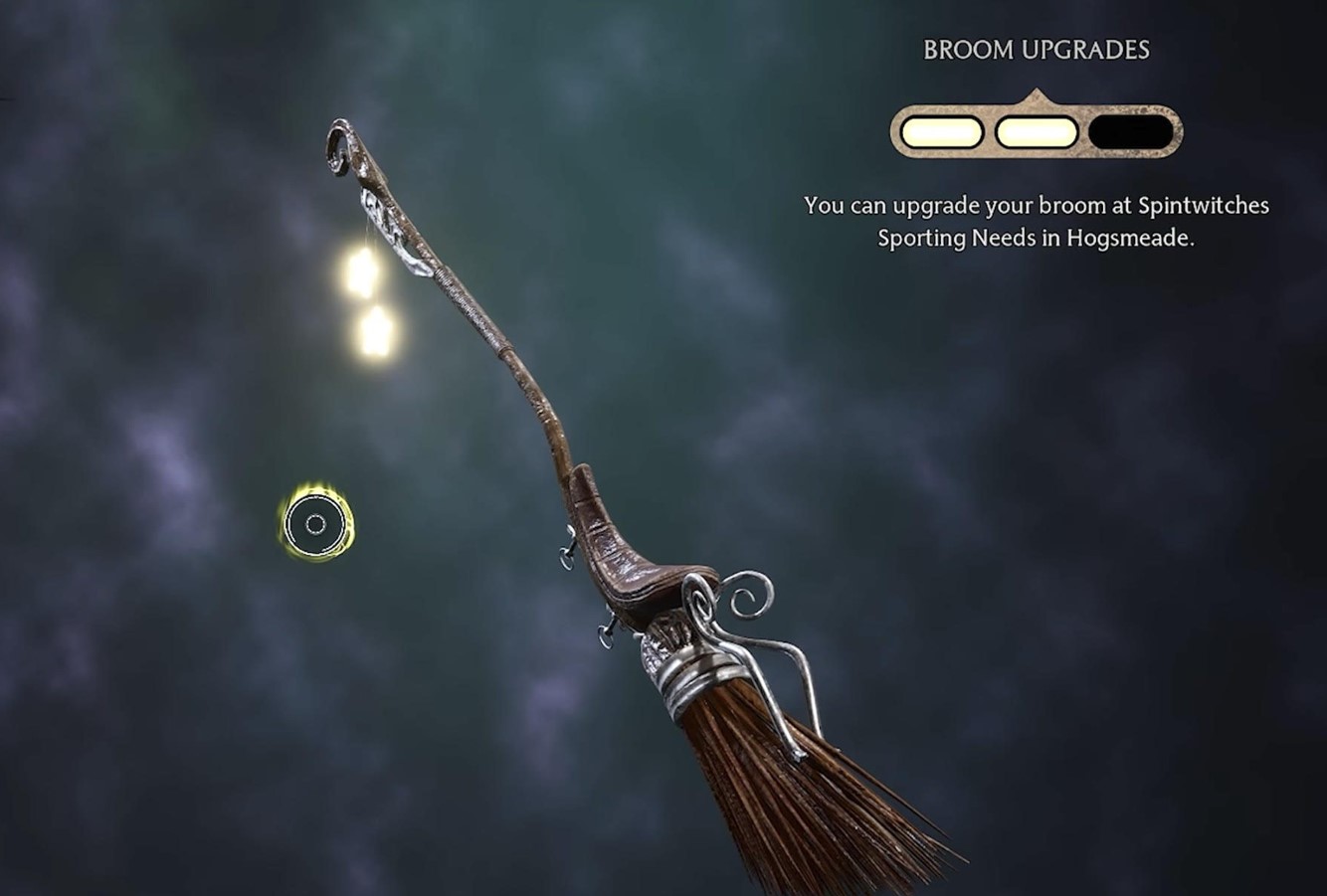The width and height of the screenshot is (1327, 896).
Task: Expand the pointed notch above the upgrade bar
Action: pyautogui.click(x=1039, y=95)
